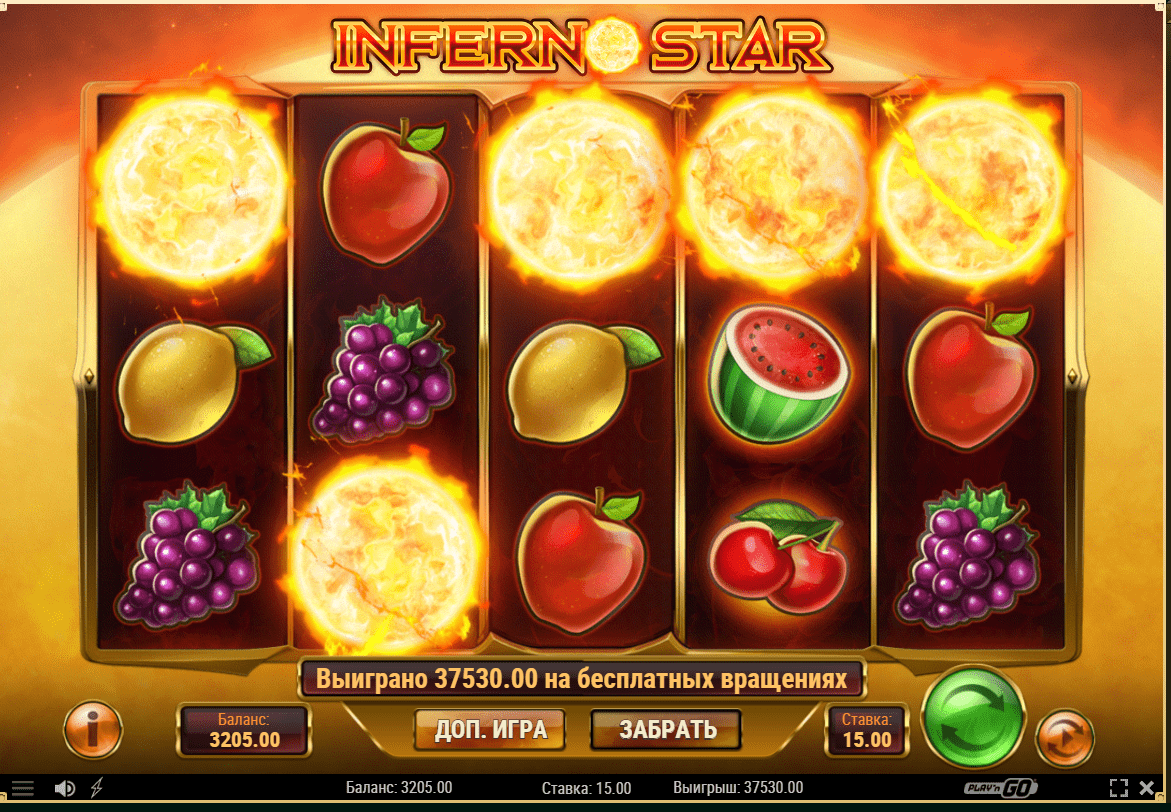Screen dimensions: 1171x812
Task: Open the hamburger menu in the bottom bar
Action: coord(22,788)
